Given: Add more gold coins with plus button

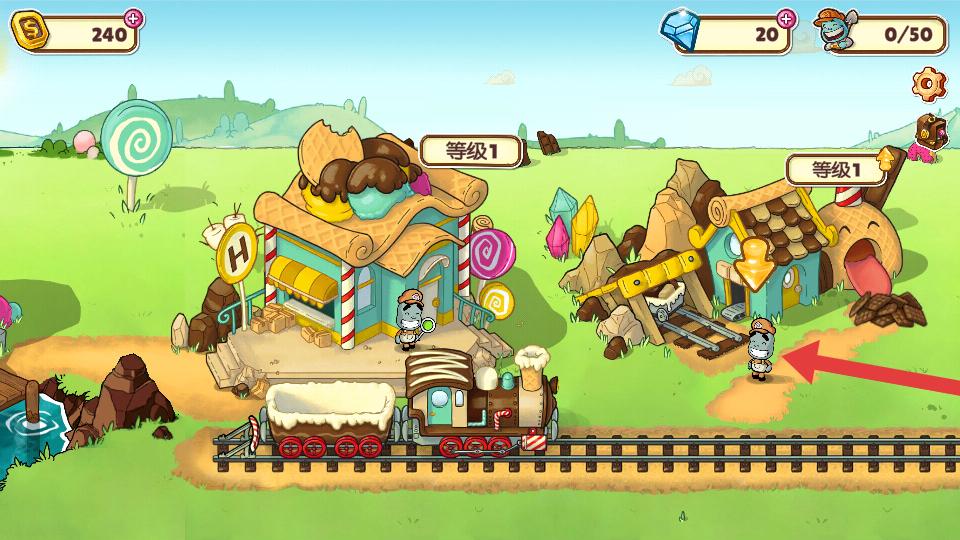Looking at the screenshot, I should (132, 18).
